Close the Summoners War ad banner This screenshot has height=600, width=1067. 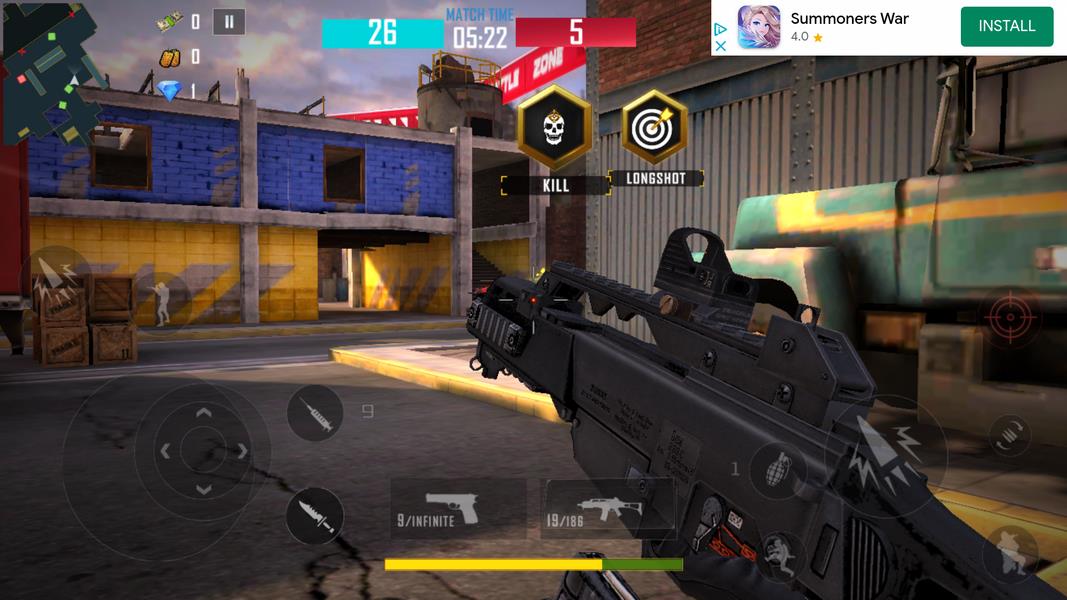[x=720, y=46]
